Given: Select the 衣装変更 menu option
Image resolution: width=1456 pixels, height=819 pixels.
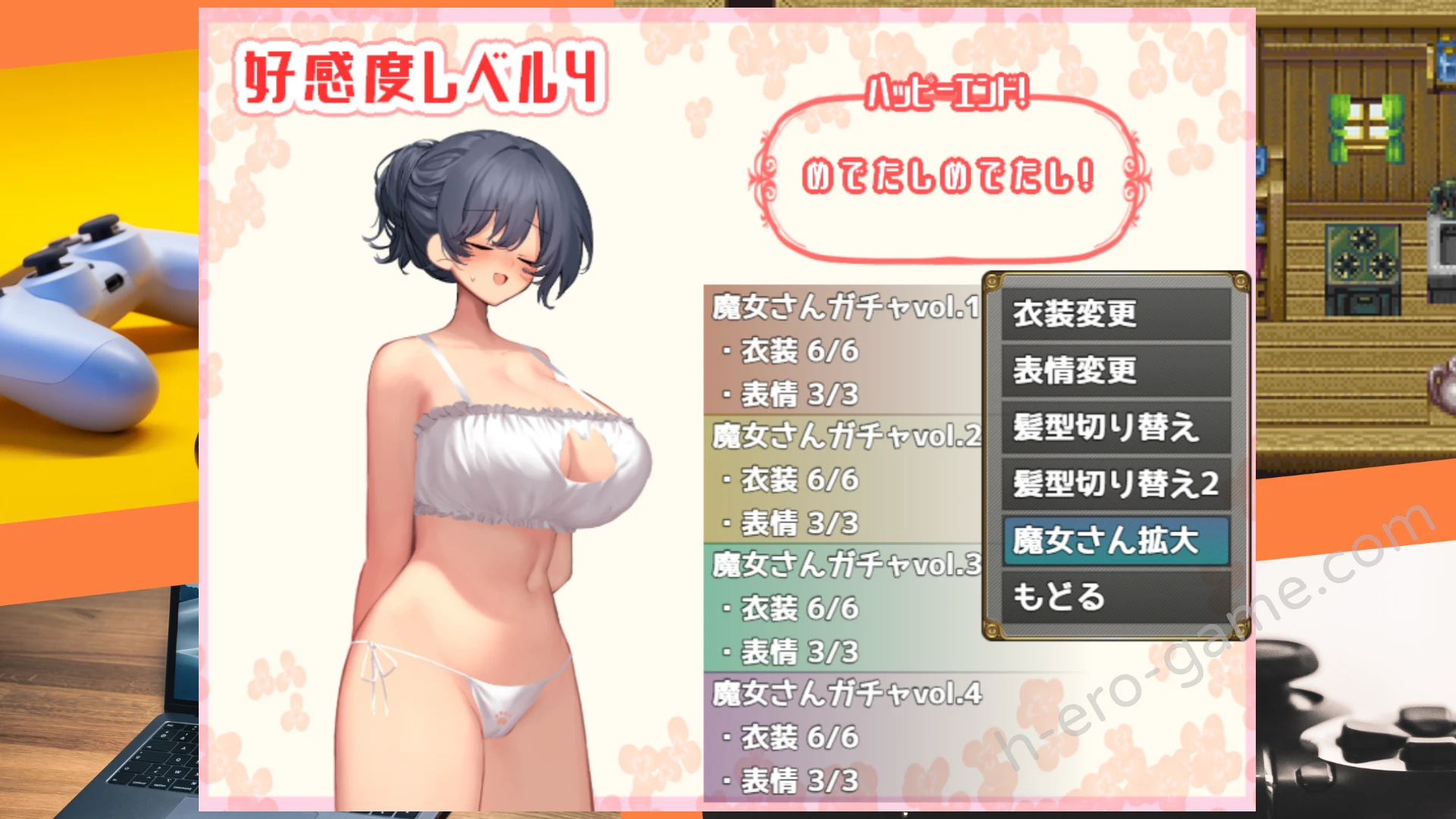Looking at the screenshot, I should coord(1116,314).
